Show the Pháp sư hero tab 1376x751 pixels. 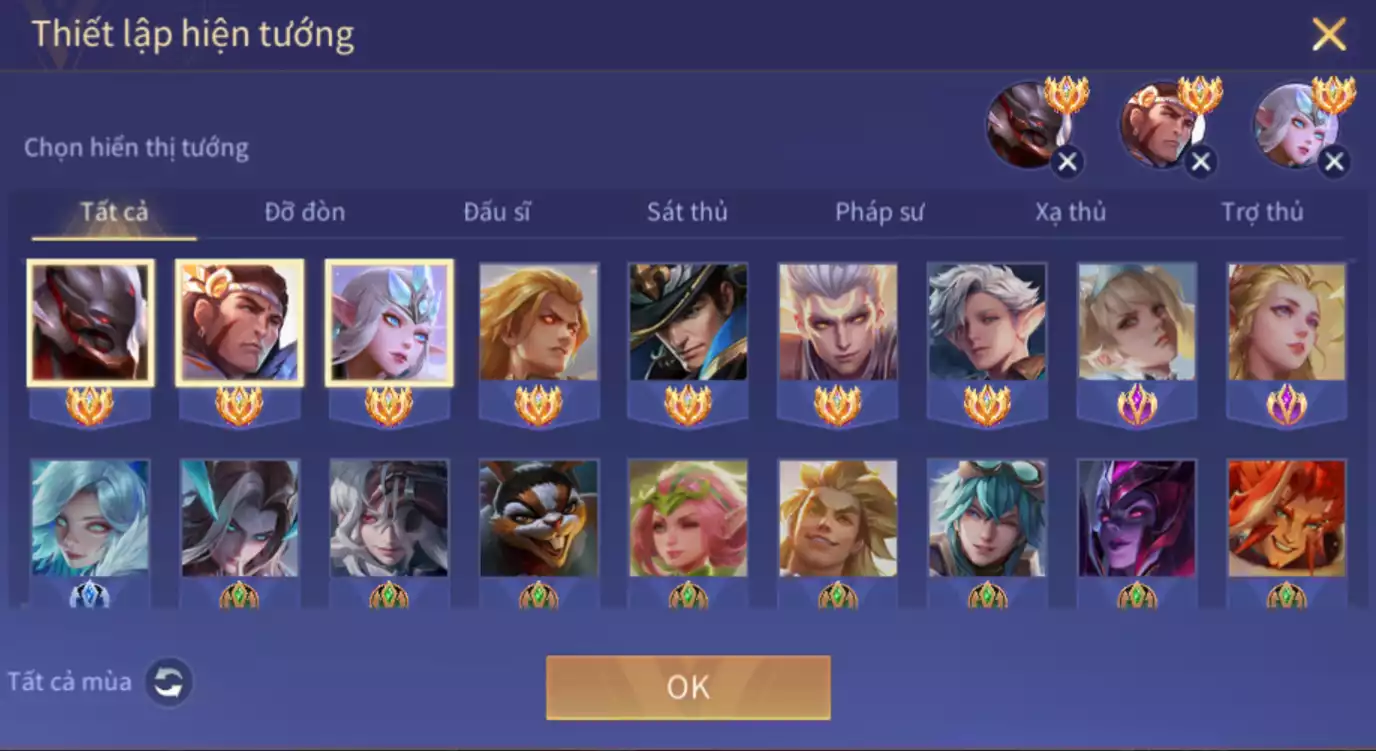click(879, 212)
